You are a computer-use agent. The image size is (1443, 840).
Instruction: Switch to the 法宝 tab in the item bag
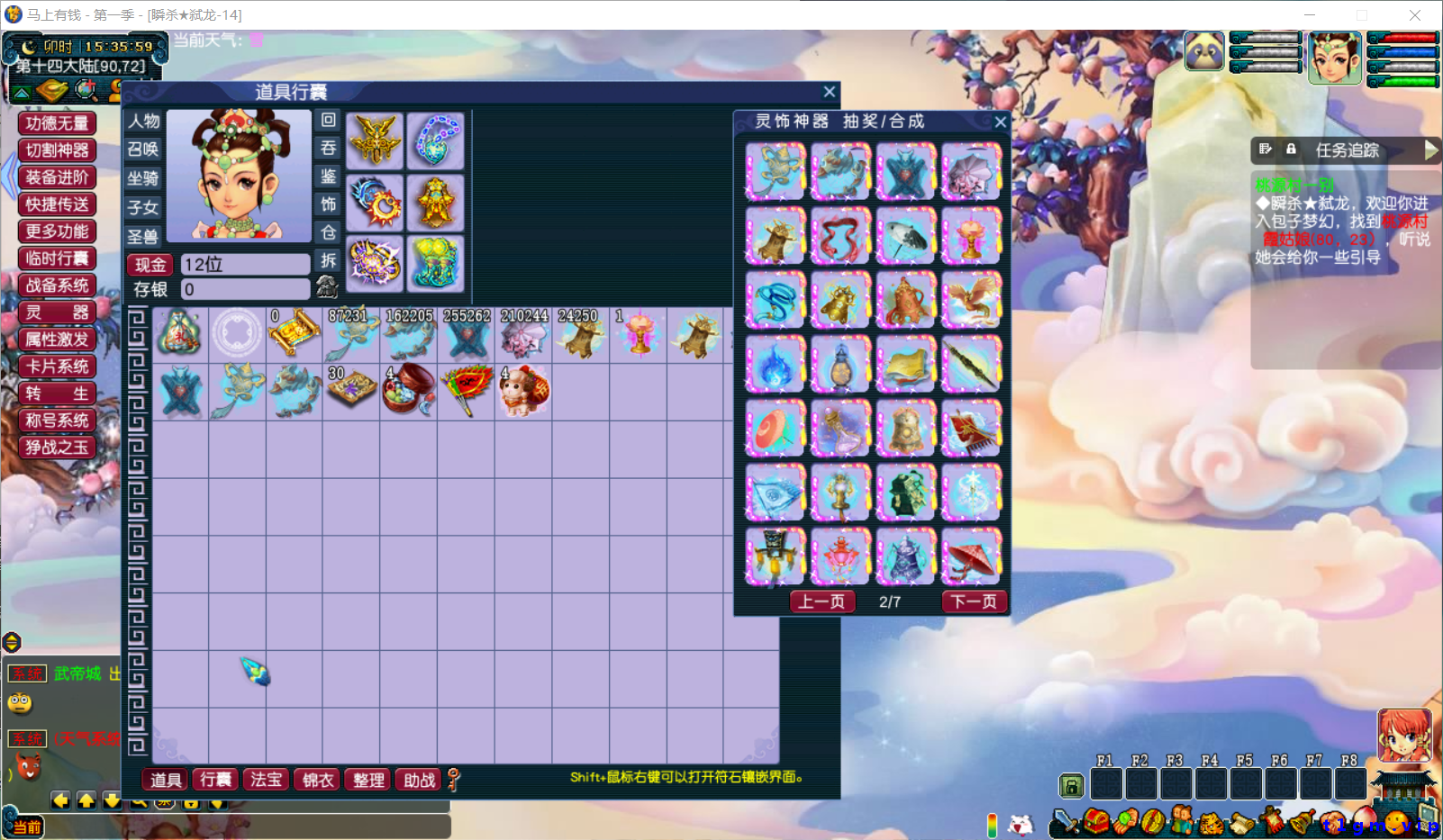pyautogui.click(x=267, y=780)
